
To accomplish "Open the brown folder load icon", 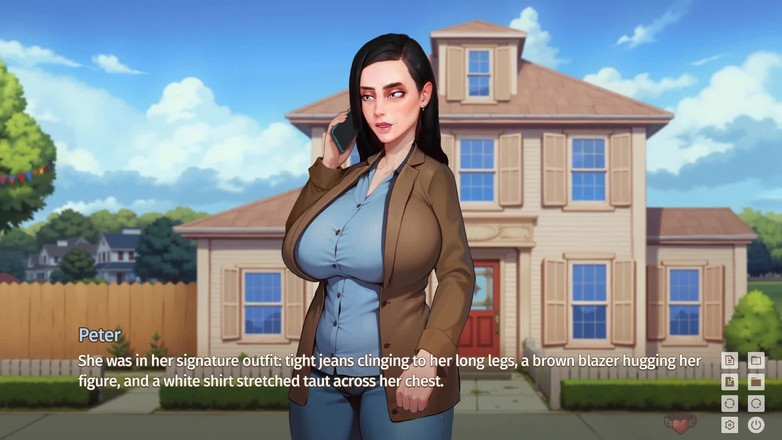I will click(756, 382).
